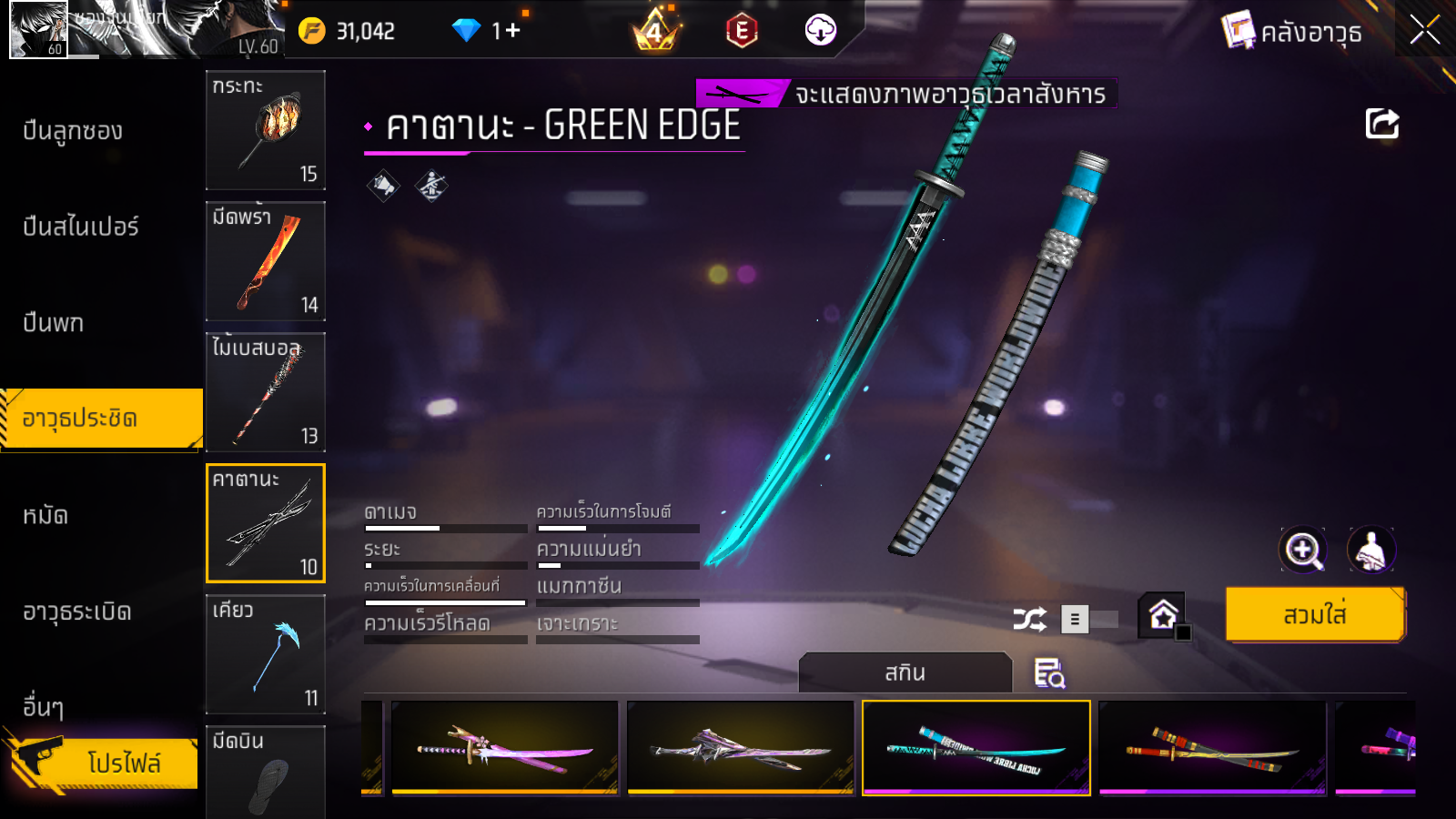The width and height of the screenshot is (1456, 819).
Task: Open the skin list search icon
Action: pyautogui.click(x=1049, y=673)
